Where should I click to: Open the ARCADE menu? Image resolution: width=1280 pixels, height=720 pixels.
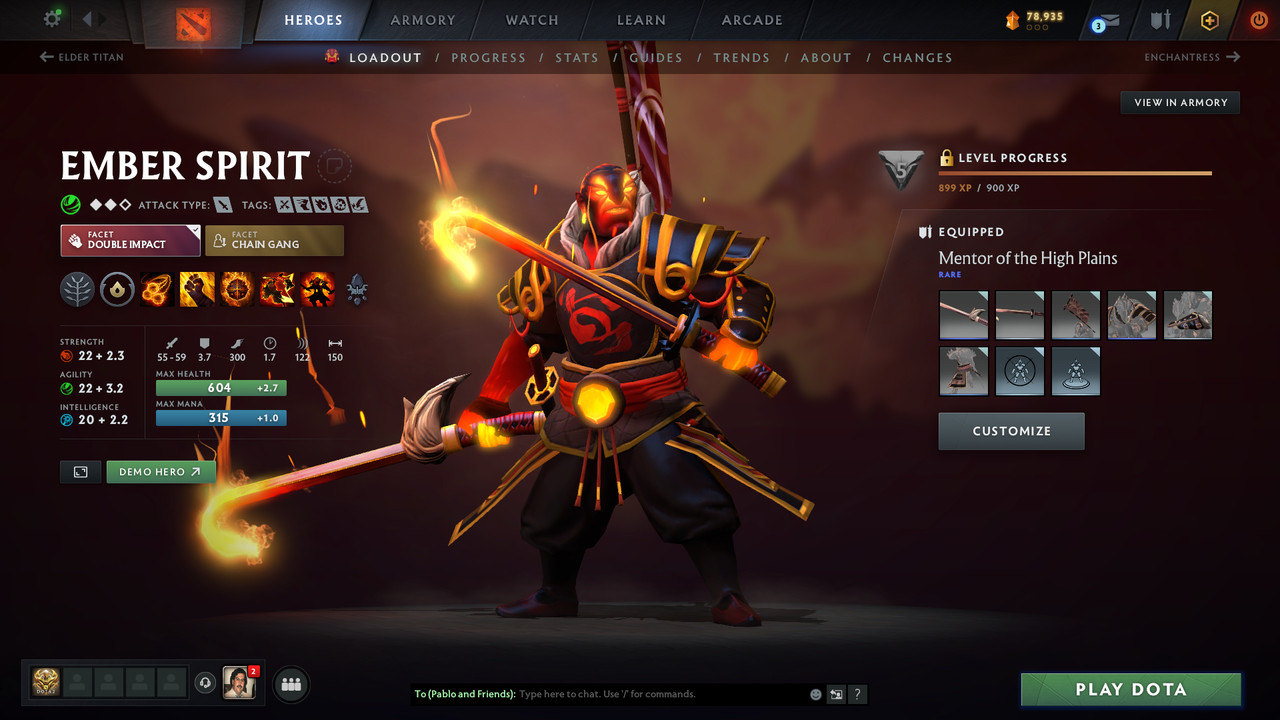pyautogui.click(x=751, y=20)
